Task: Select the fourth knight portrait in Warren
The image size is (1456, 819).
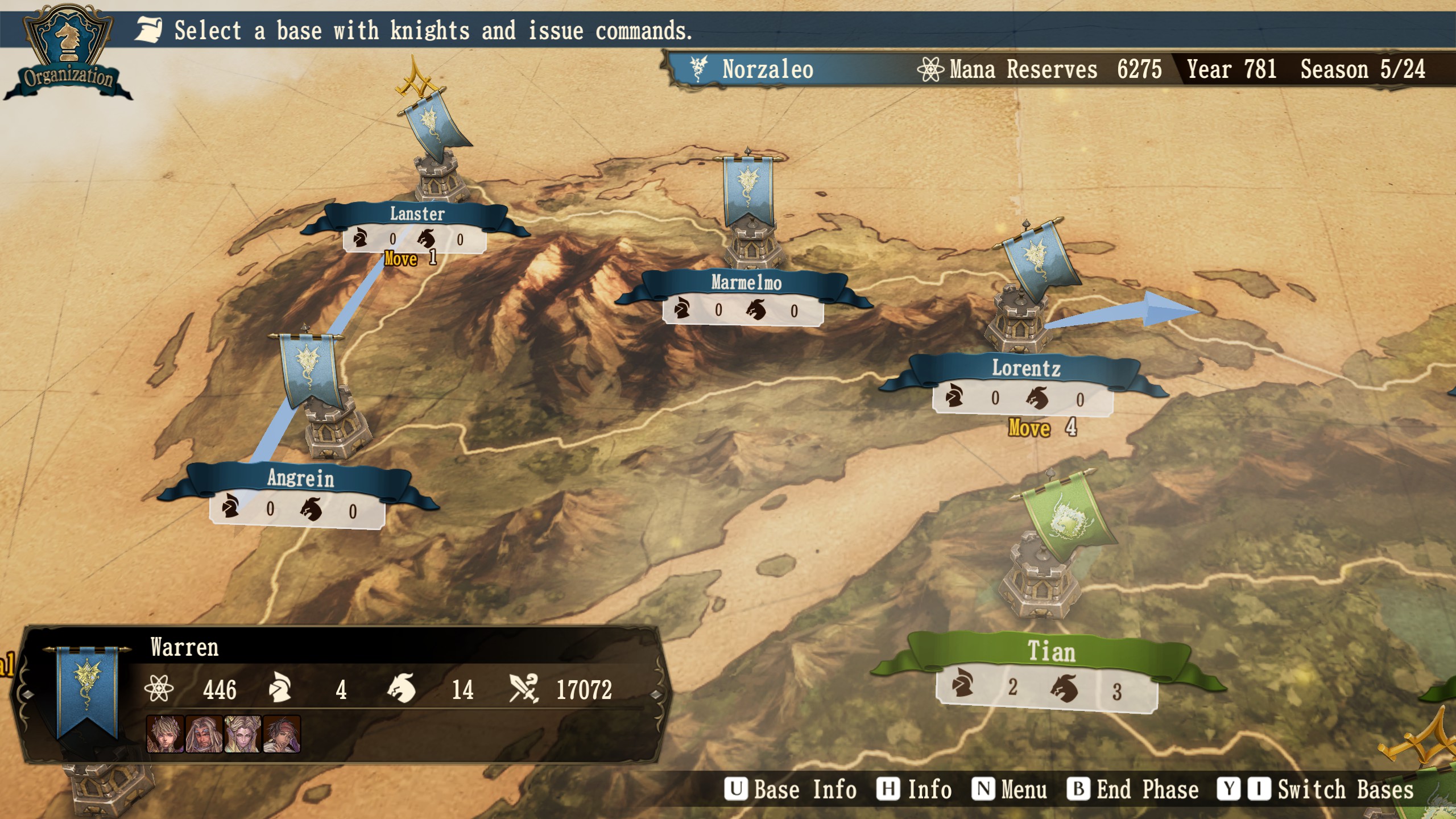Action: click(x=282, y=734)
